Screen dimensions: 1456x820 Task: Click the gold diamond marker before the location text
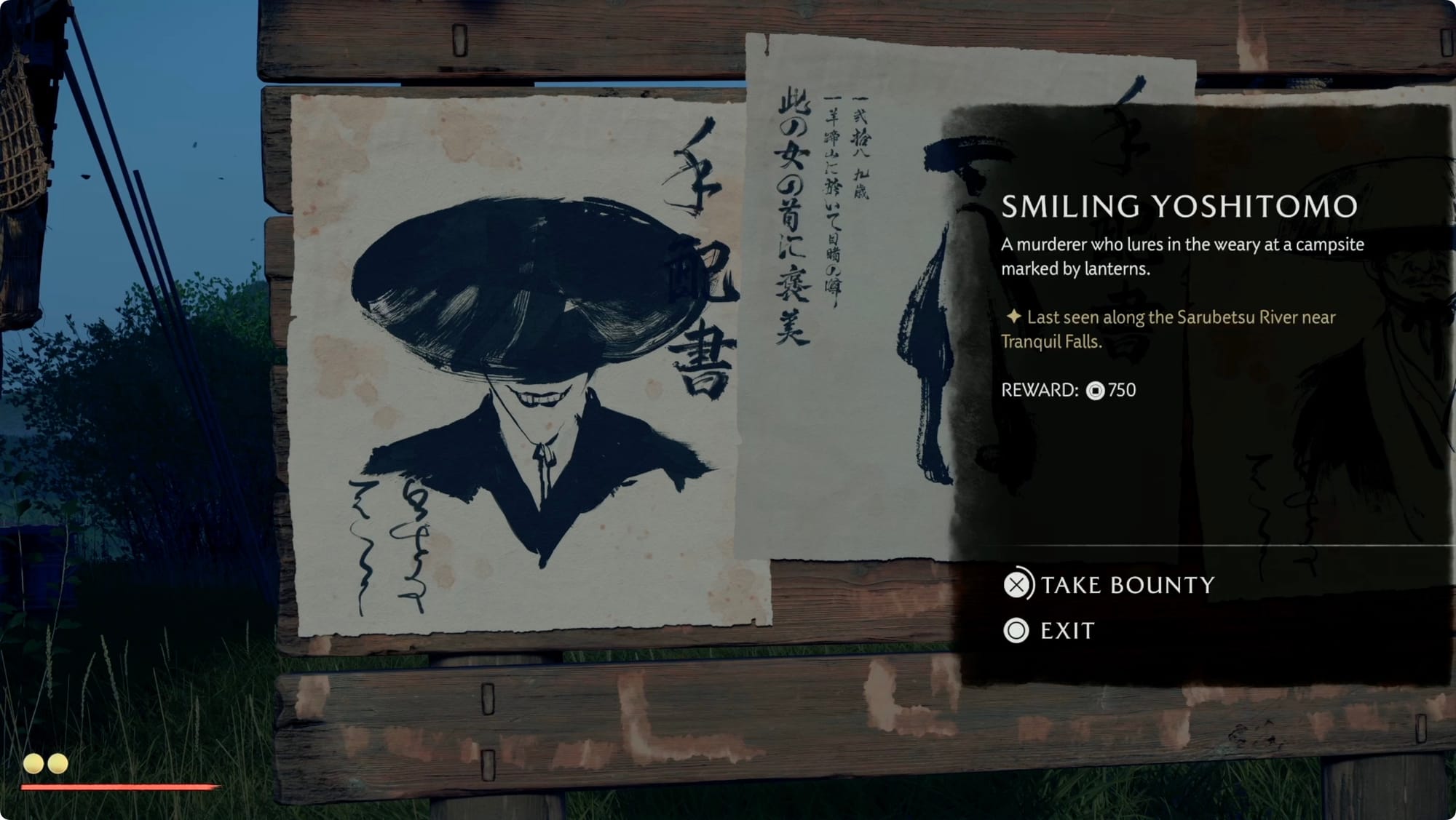click(1015, 317)
